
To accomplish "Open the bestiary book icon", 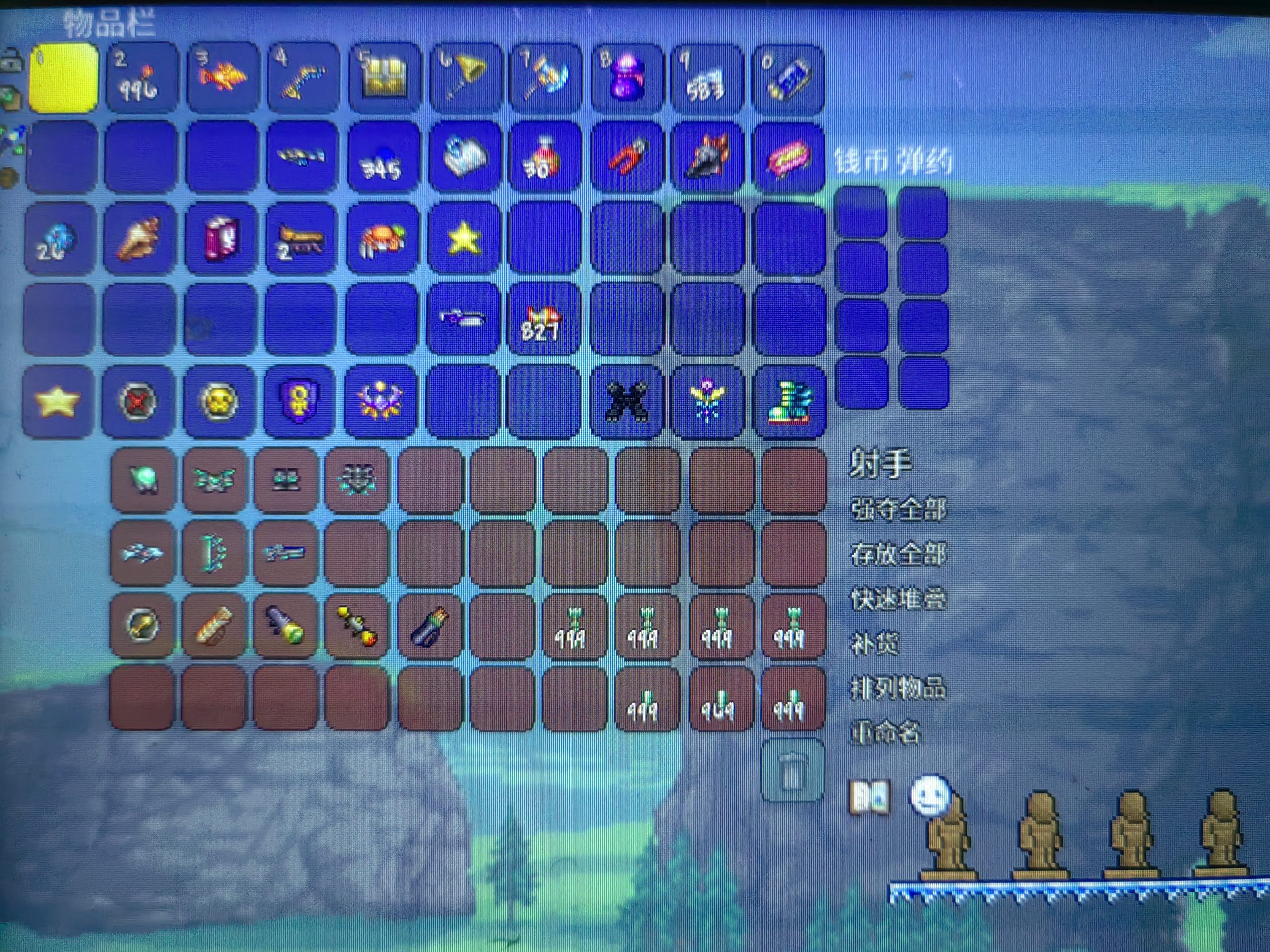I will click(870, 796).
